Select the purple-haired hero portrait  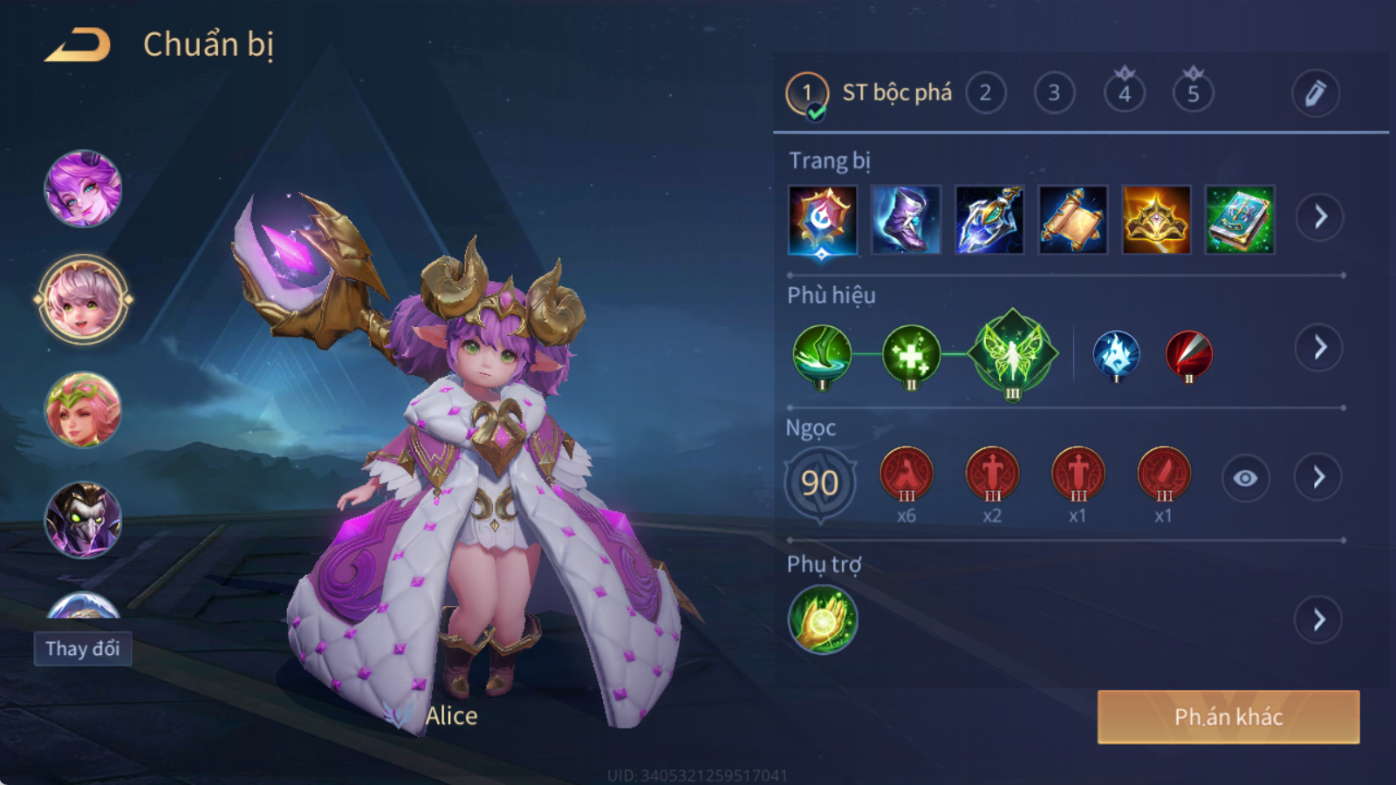click(83, 189)
